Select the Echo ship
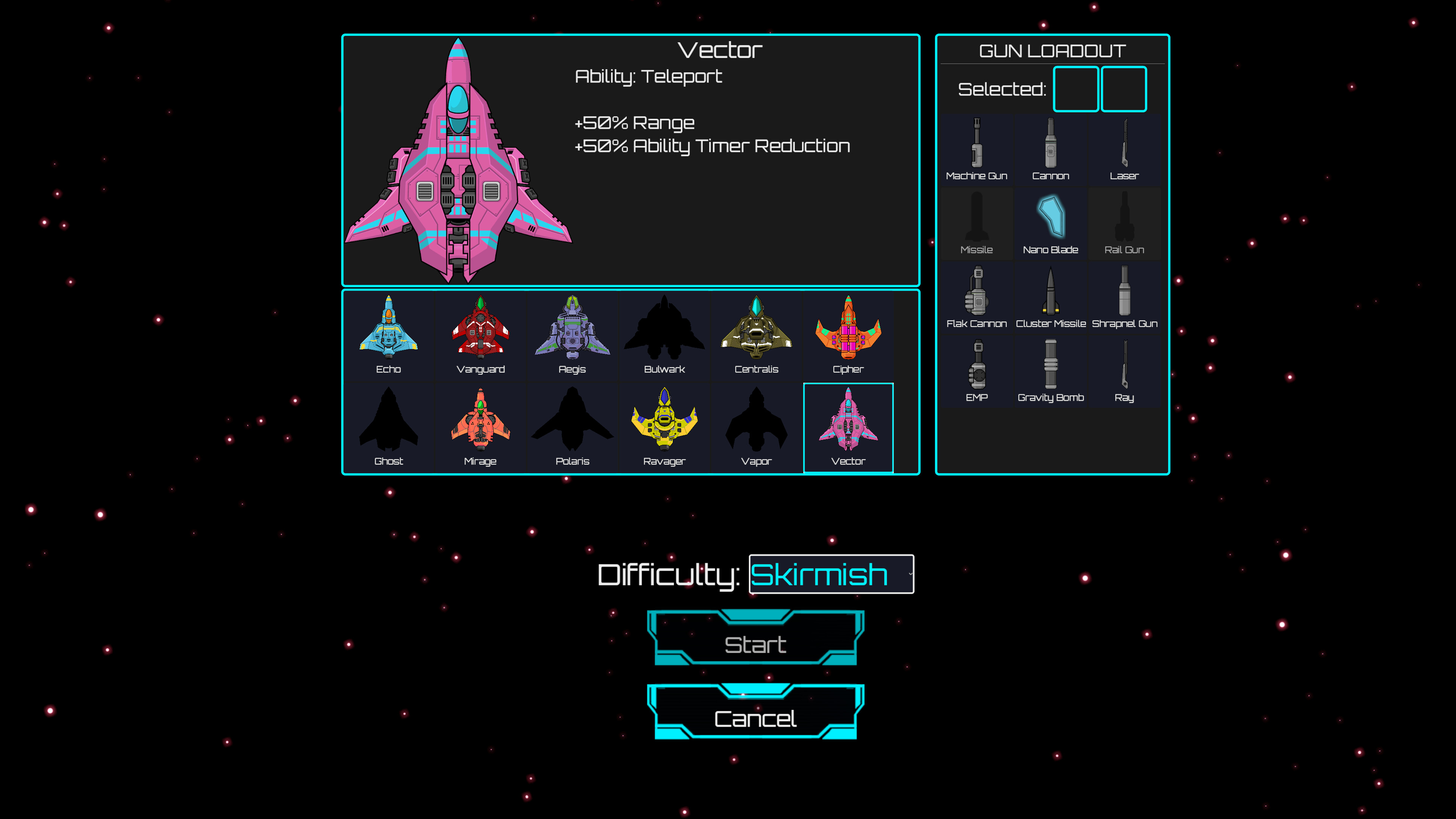 click(x=388, y=334)
